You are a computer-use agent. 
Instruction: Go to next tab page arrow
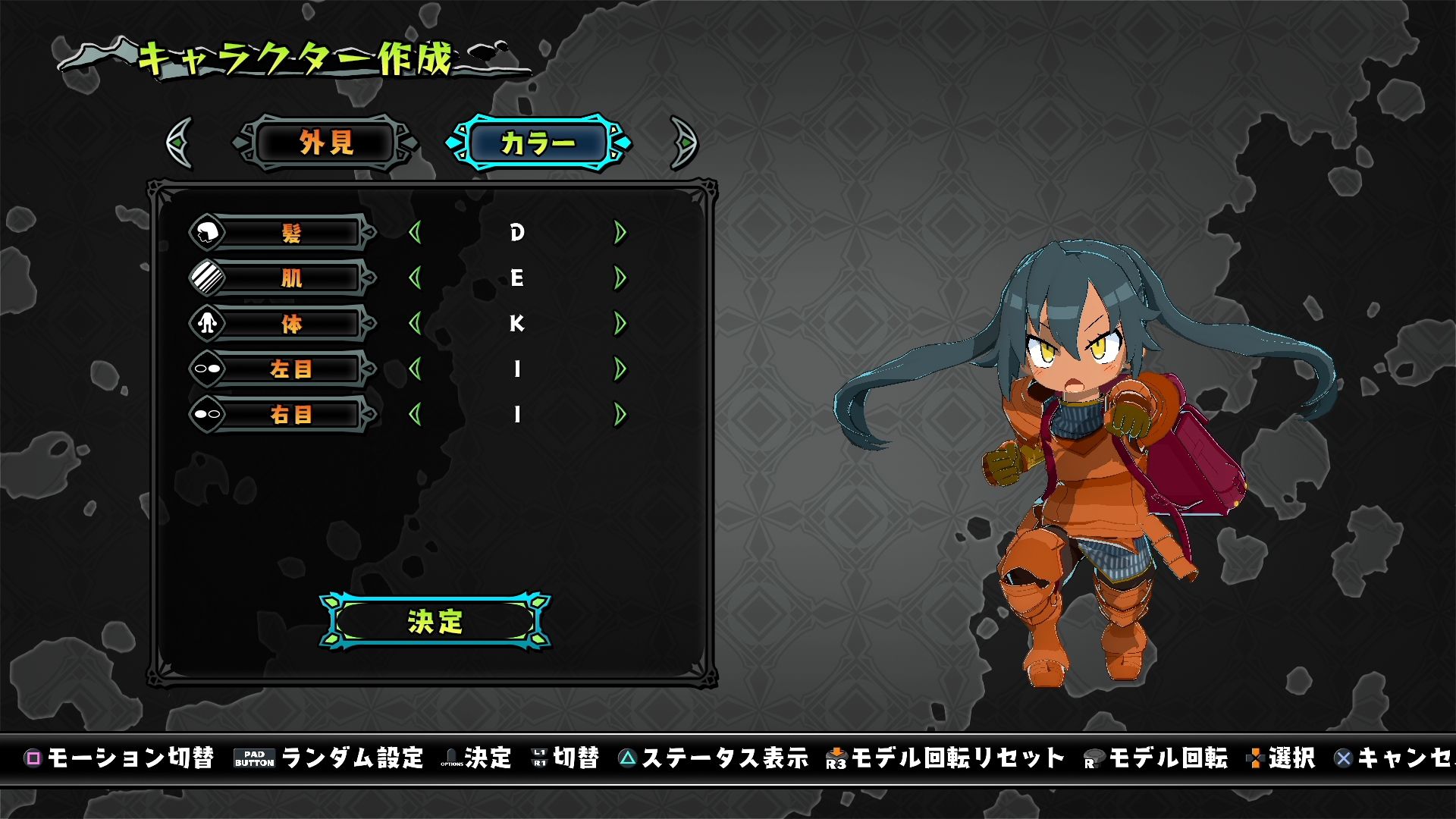click(x=683, y=143)
